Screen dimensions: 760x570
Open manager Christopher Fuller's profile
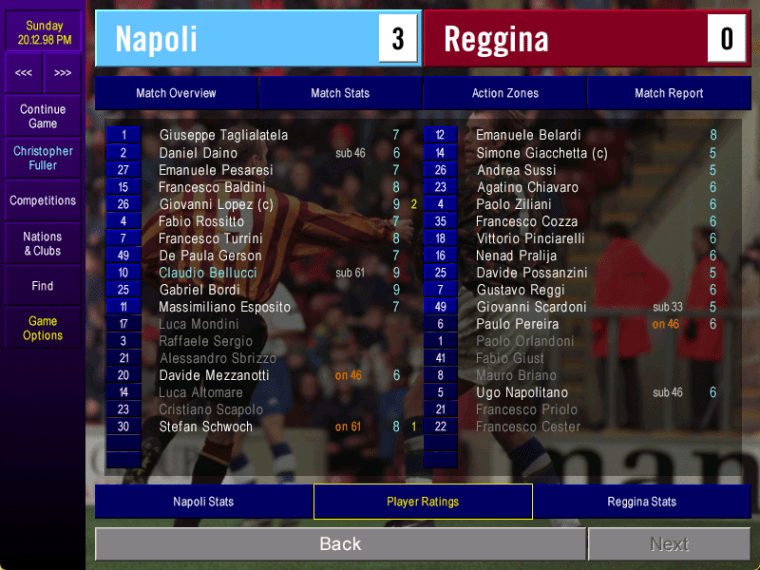click(x=43, y=158)
